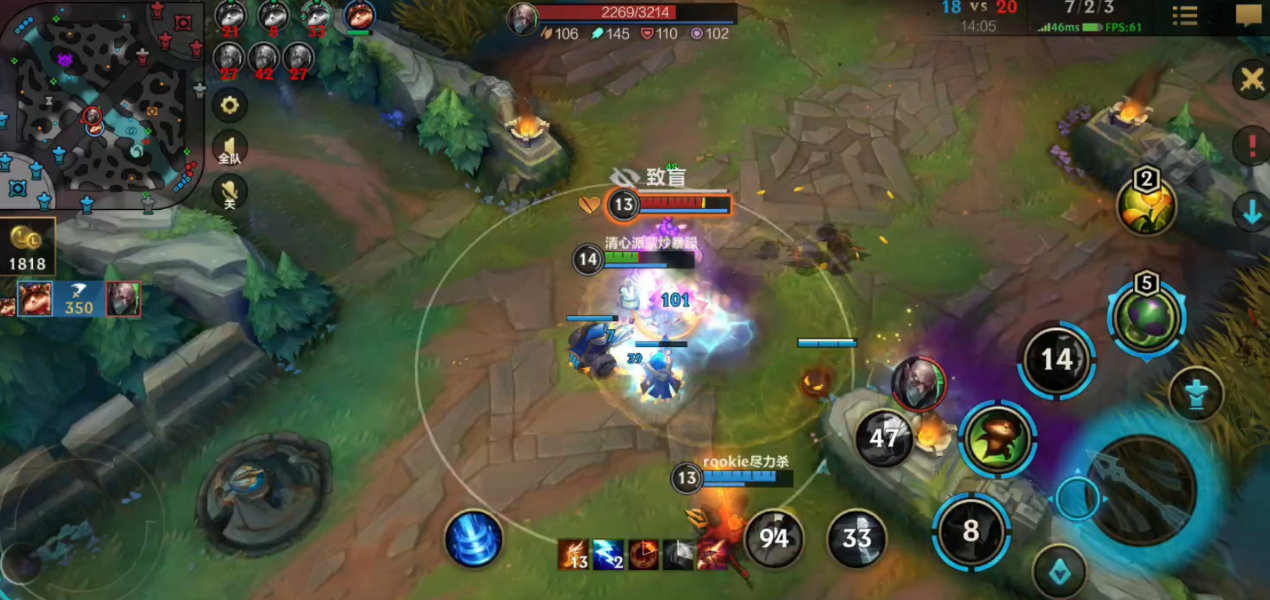Cast Teemo's mushroom ability
Image resolution: width=1270 pixels, height=600 pixels.
coord(997,438)
